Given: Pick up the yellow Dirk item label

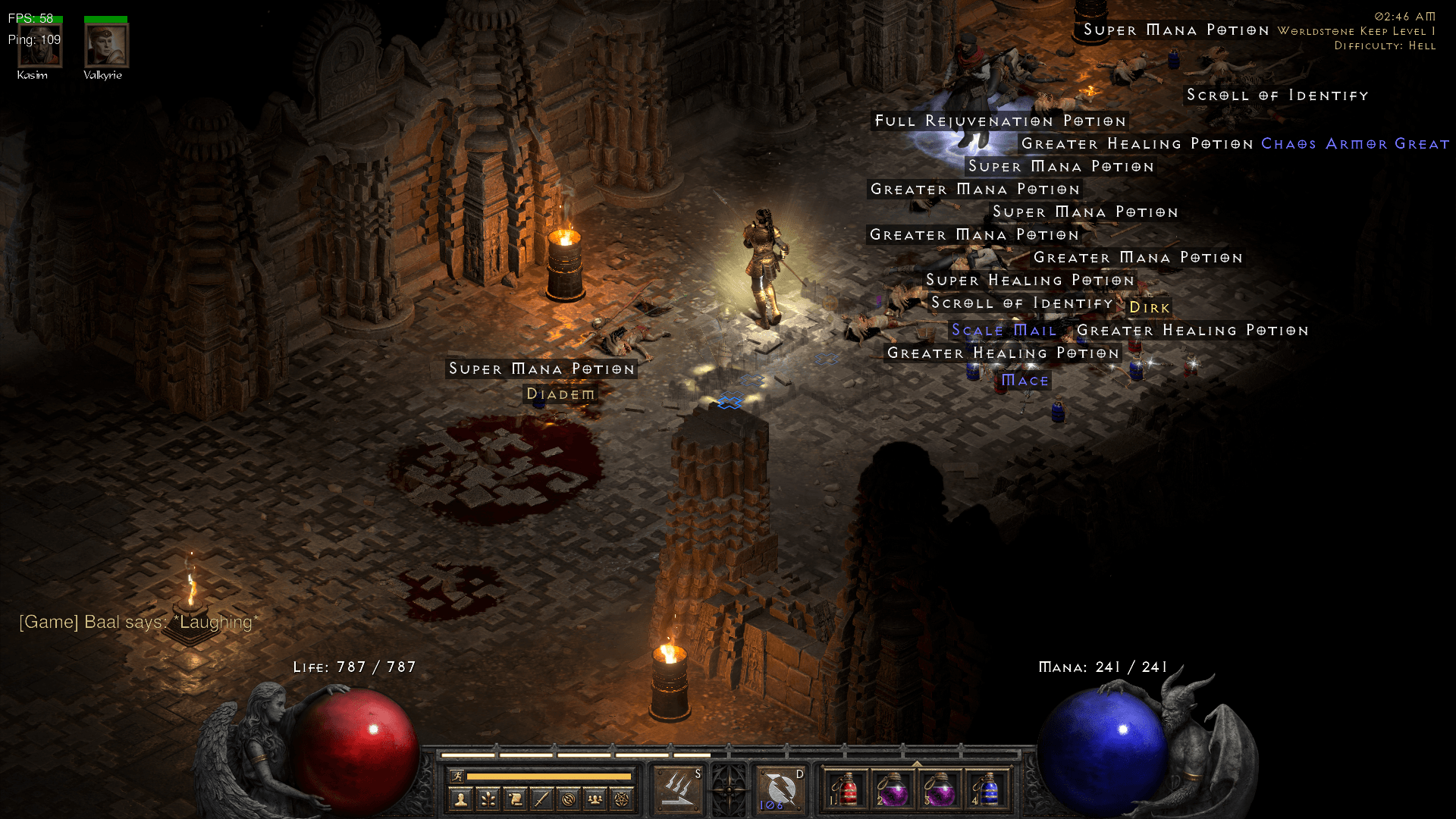Looking at the screenshot, I should point(1150,307).
